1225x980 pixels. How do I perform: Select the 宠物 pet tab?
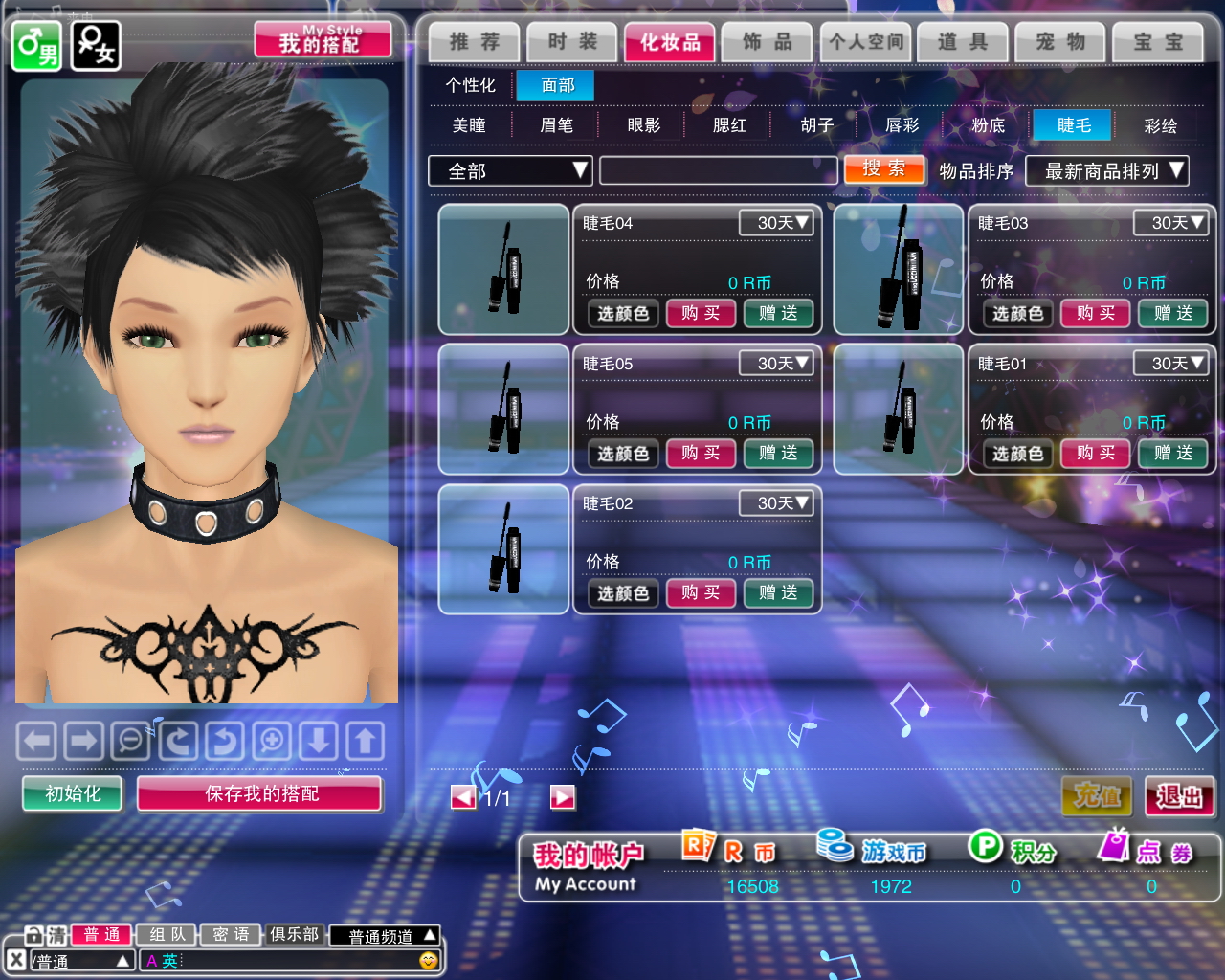pyautogui.click(x=1060, y=42)
